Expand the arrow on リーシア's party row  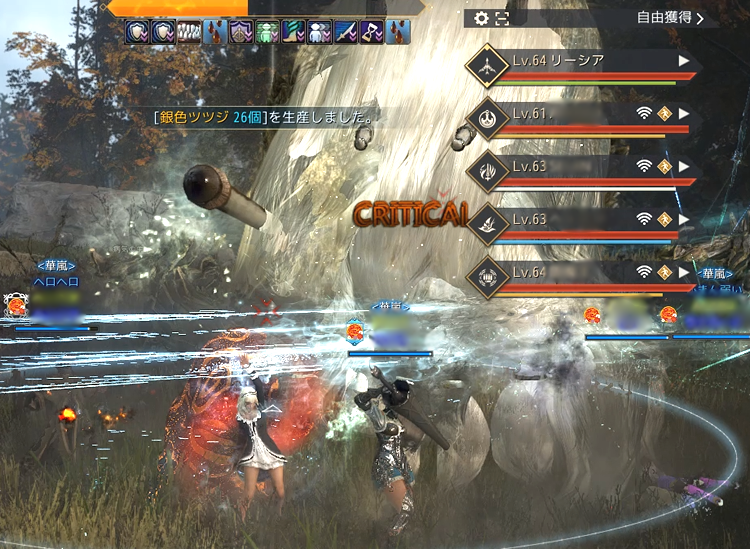[x=684, y=61]
